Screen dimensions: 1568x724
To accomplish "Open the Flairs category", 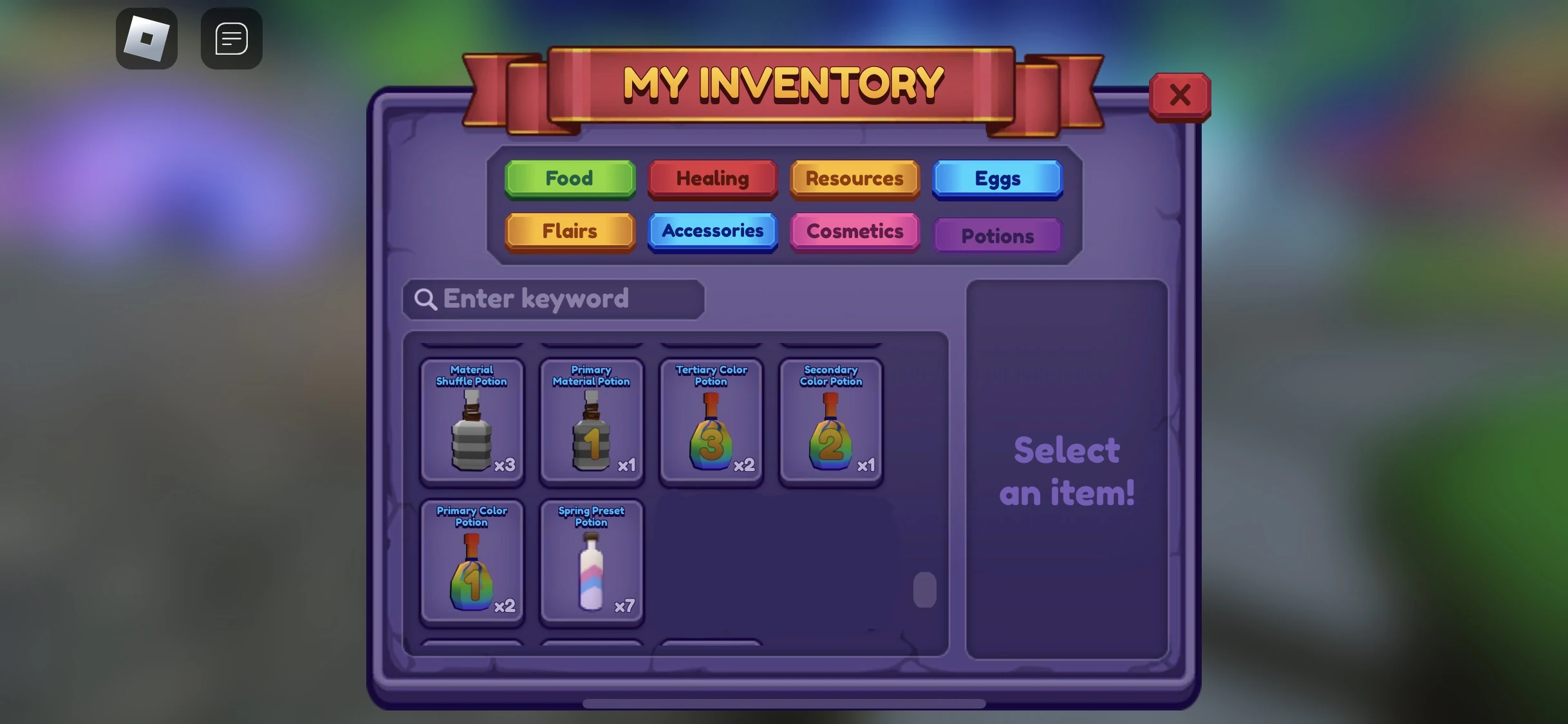I will point(569,232).
